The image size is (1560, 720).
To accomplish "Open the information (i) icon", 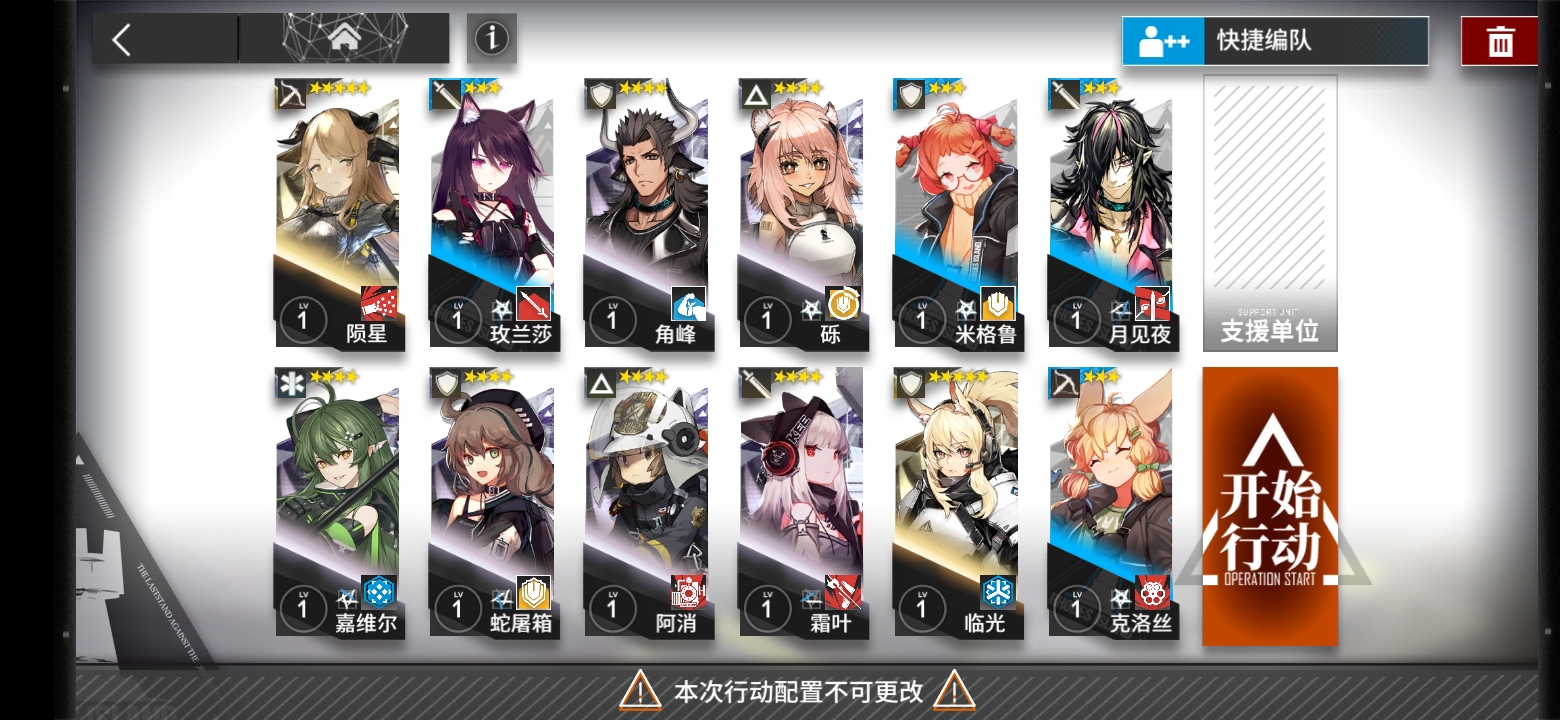I will click(x=491, y=38).
